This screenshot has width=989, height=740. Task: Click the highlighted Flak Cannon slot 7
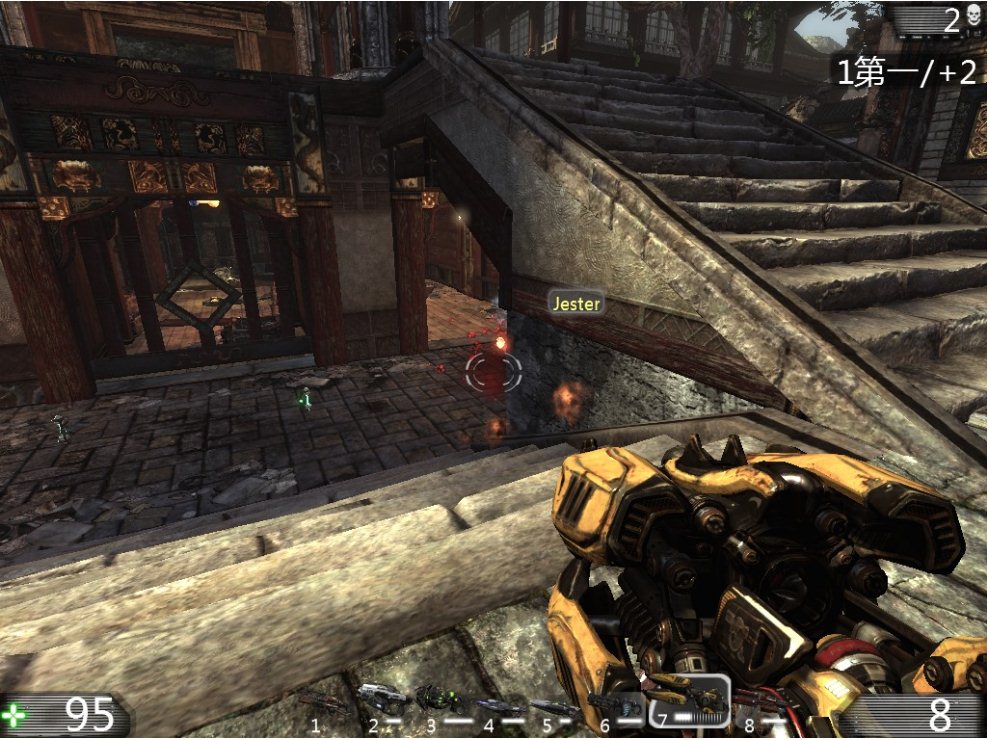(688, 698)
